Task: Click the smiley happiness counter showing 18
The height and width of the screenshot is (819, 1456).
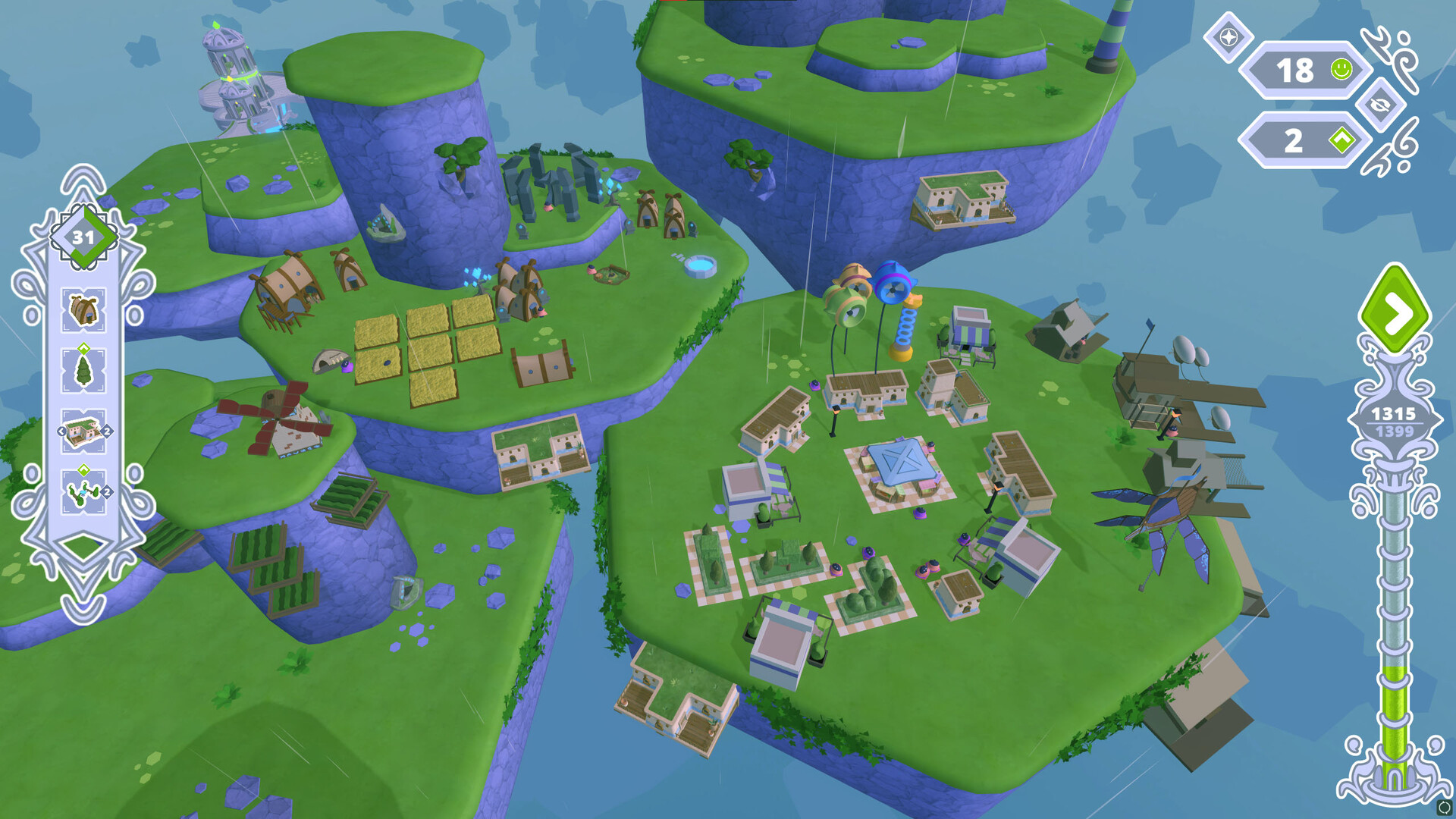Action: click(x=1302, y=70)
